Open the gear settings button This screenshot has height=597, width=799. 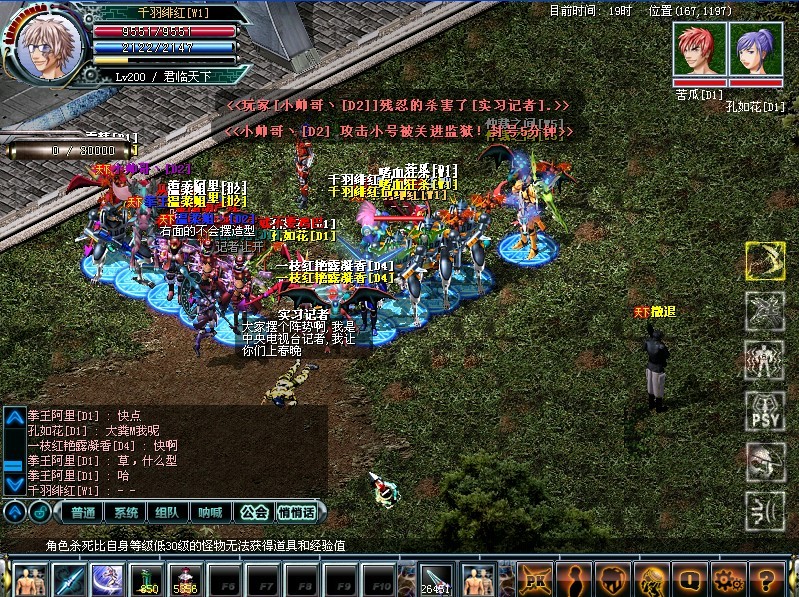pos(727,579)
